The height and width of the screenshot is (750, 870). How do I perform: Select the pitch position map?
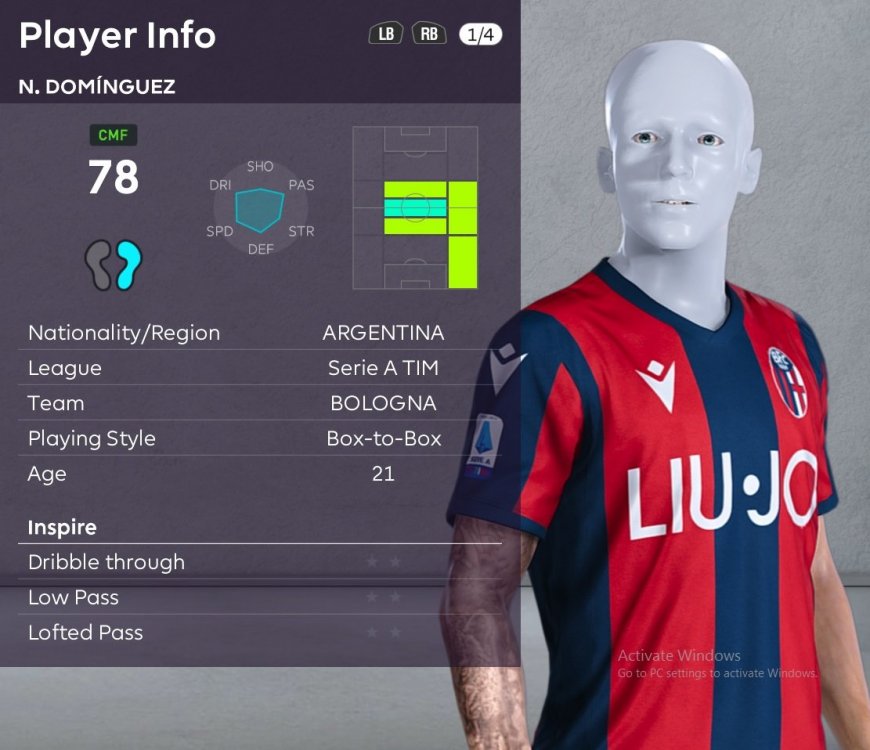click(415, 208)
